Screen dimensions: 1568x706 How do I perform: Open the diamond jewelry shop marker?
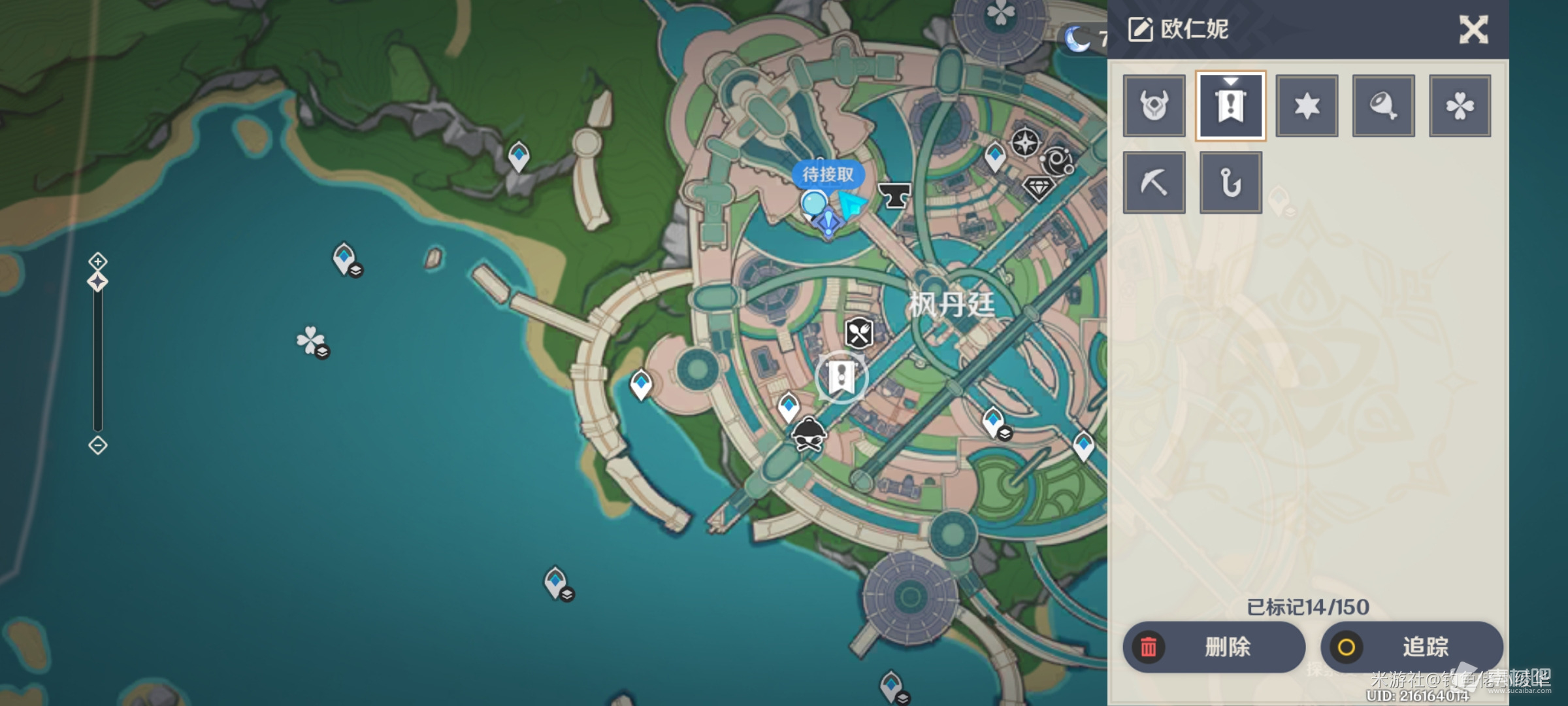[x=1037, y=189]
